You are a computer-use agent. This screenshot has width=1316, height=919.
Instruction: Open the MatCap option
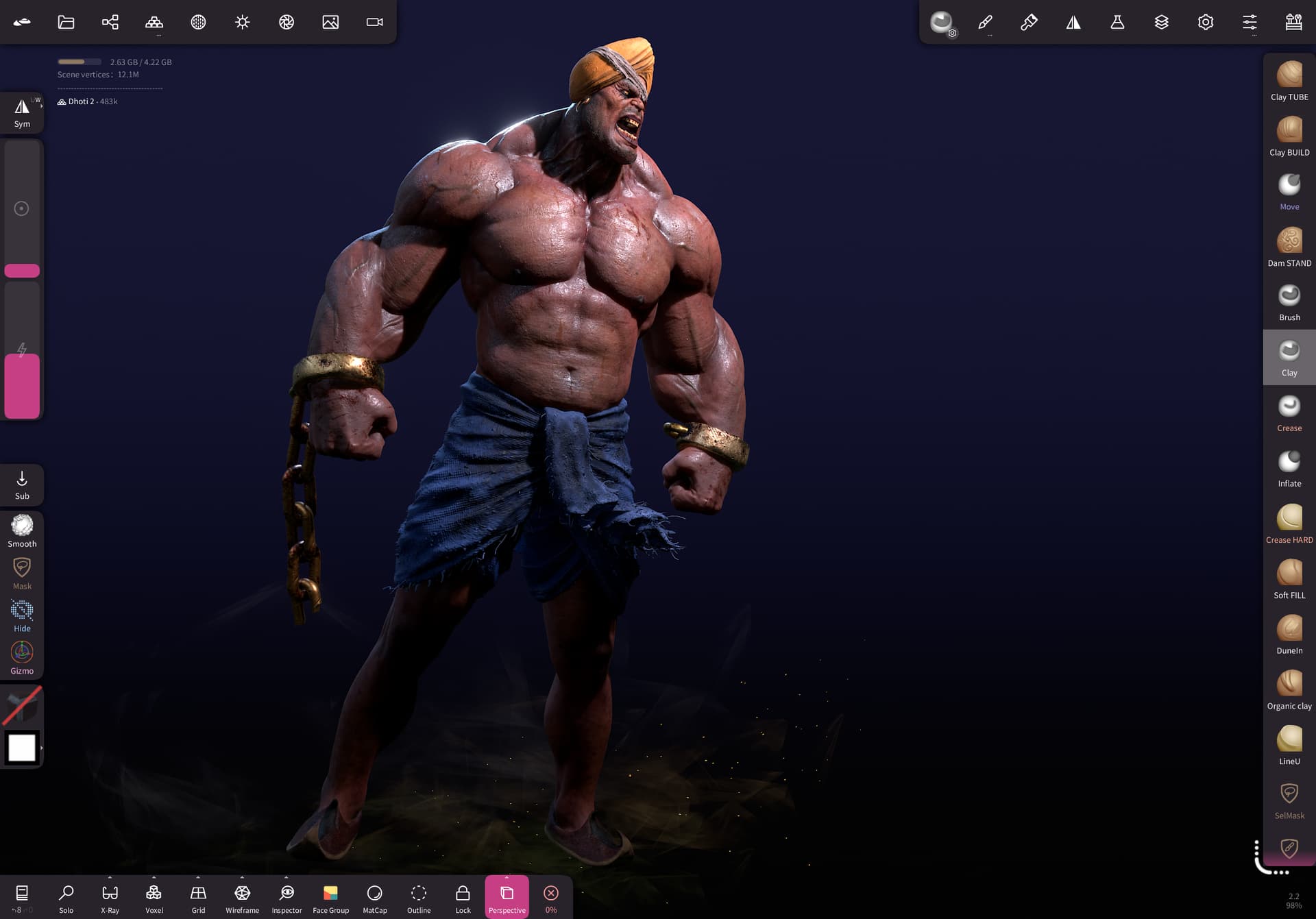click(x=374, y=898)
